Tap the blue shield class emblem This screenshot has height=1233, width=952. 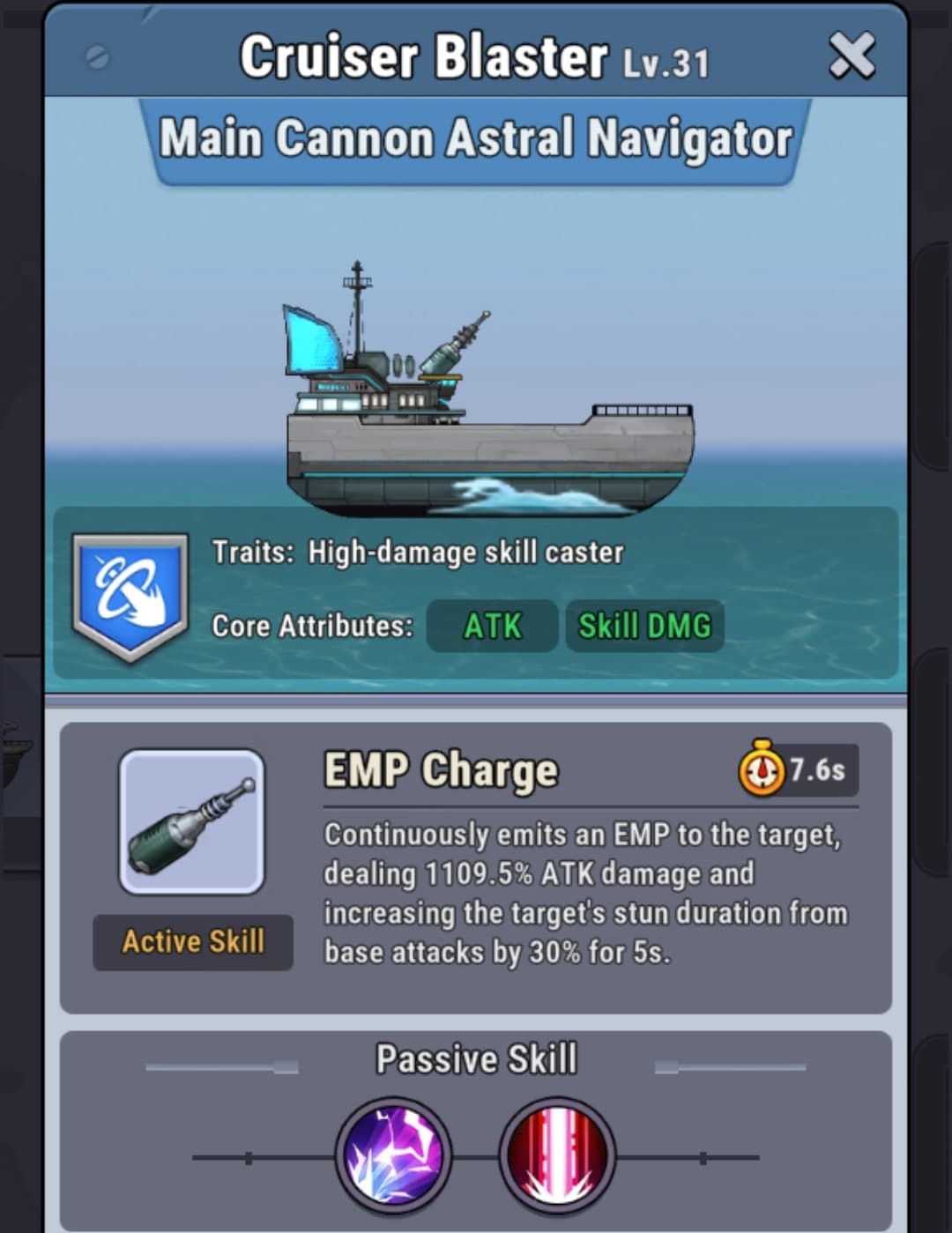pos(130,595)
